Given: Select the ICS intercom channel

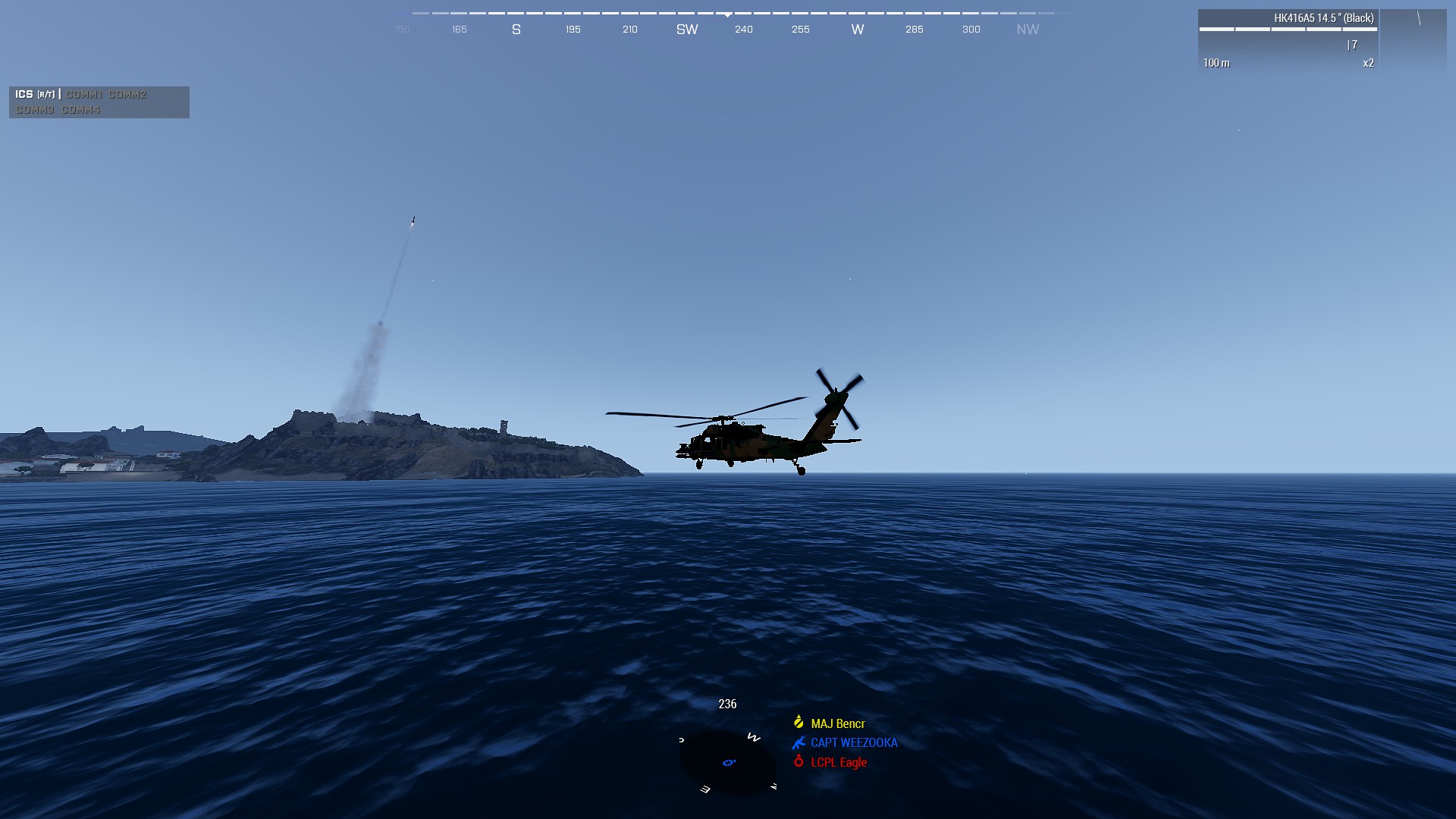Looking at the screenshot, I should (24, 95).
